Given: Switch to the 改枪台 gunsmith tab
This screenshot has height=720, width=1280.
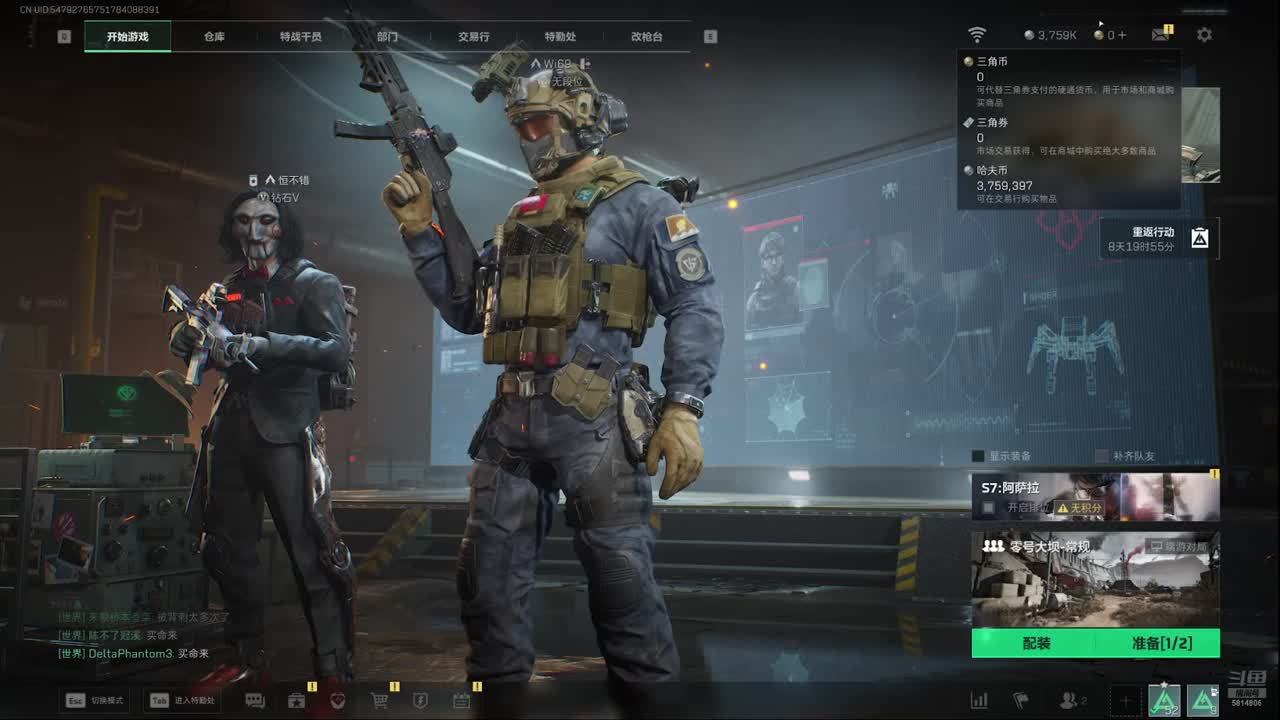Looking at the screenshot, I should pos(647,37).
